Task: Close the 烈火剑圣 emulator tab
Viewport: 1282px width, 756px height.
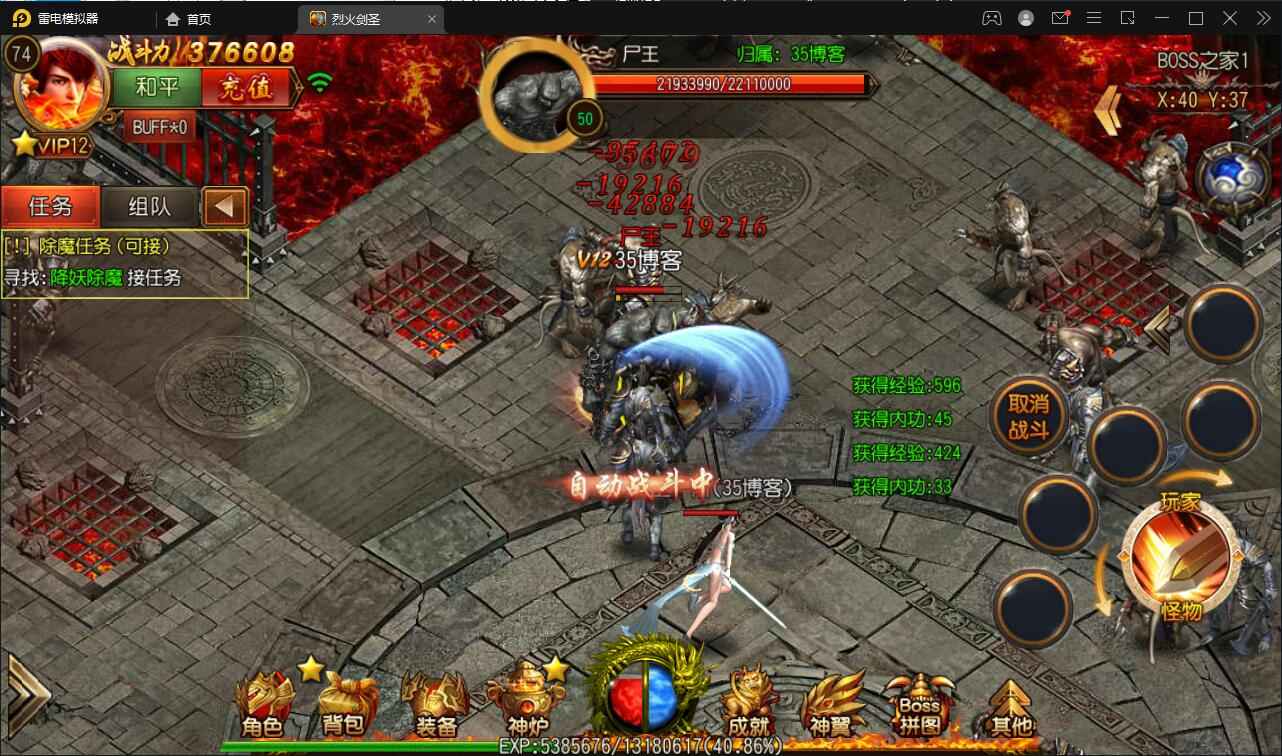Action: tap(431, 19)
